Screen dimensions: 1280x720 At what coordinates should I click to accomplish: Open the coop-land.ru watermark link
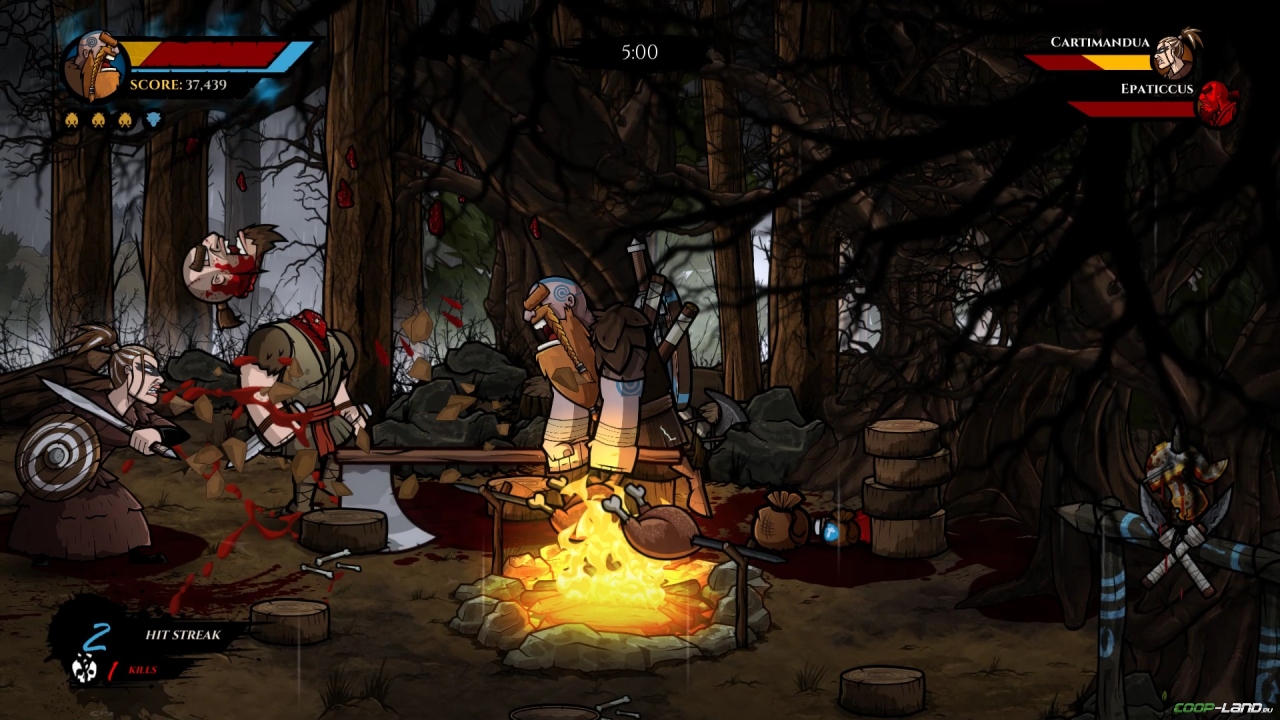[x=1222, y=708]
